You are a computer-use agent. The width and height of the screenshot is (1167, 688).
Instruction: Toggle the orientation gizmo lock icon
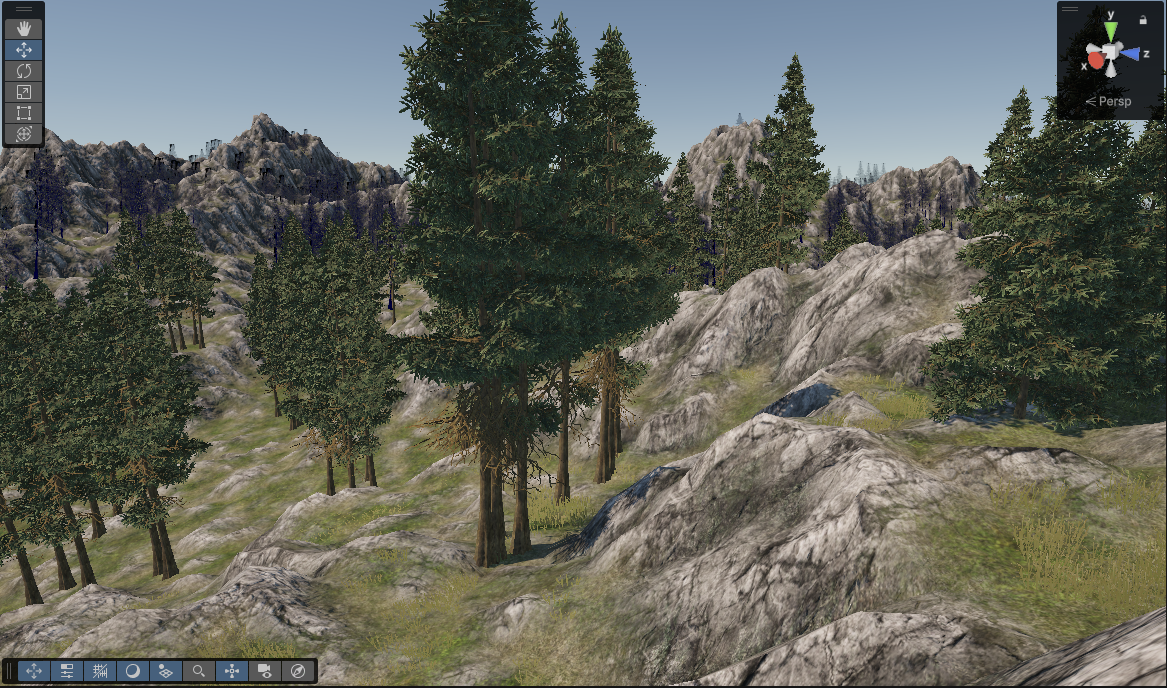click(1143, 19)
